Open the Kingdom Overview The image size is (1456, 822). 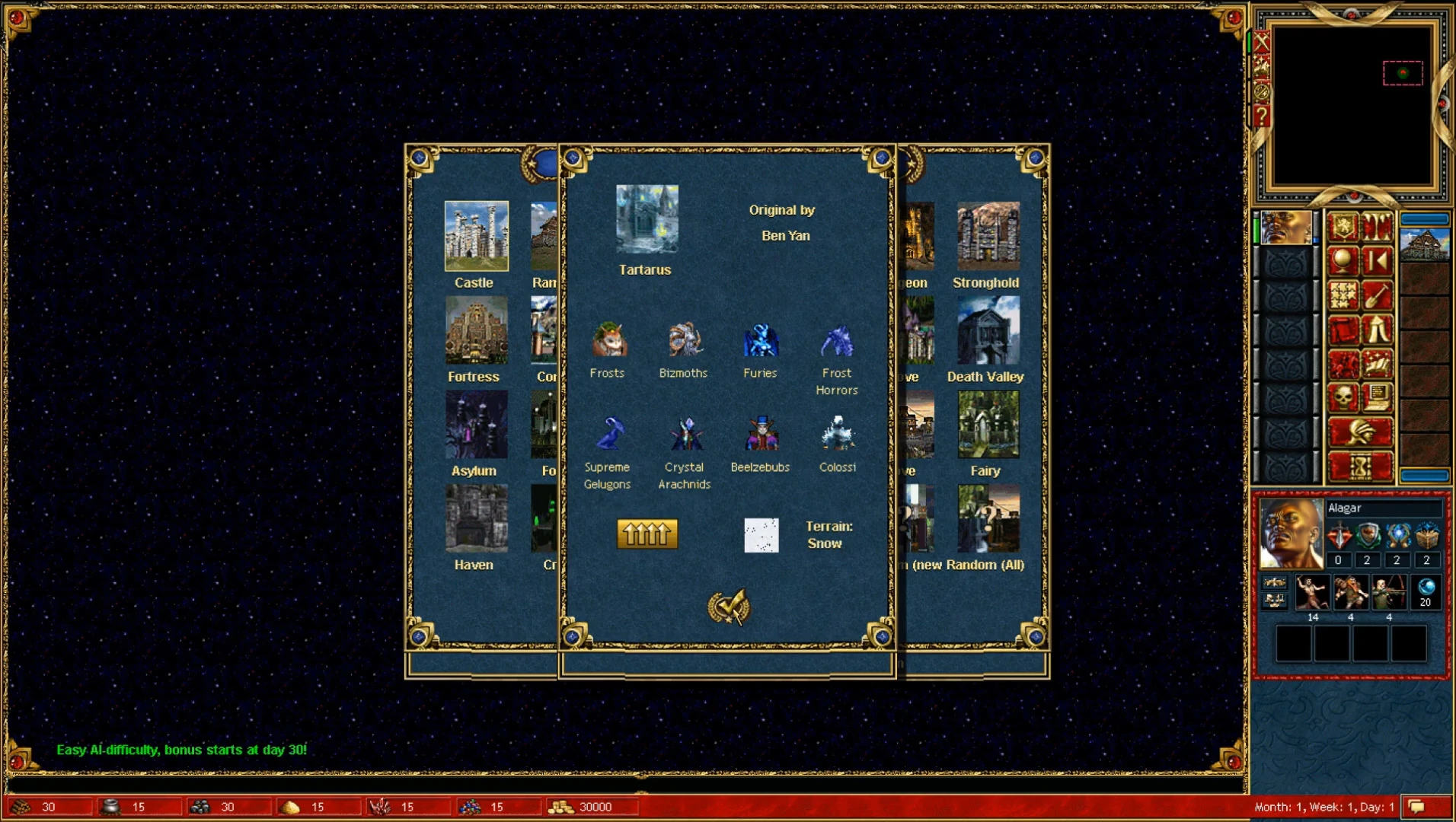click(1344, 227)
